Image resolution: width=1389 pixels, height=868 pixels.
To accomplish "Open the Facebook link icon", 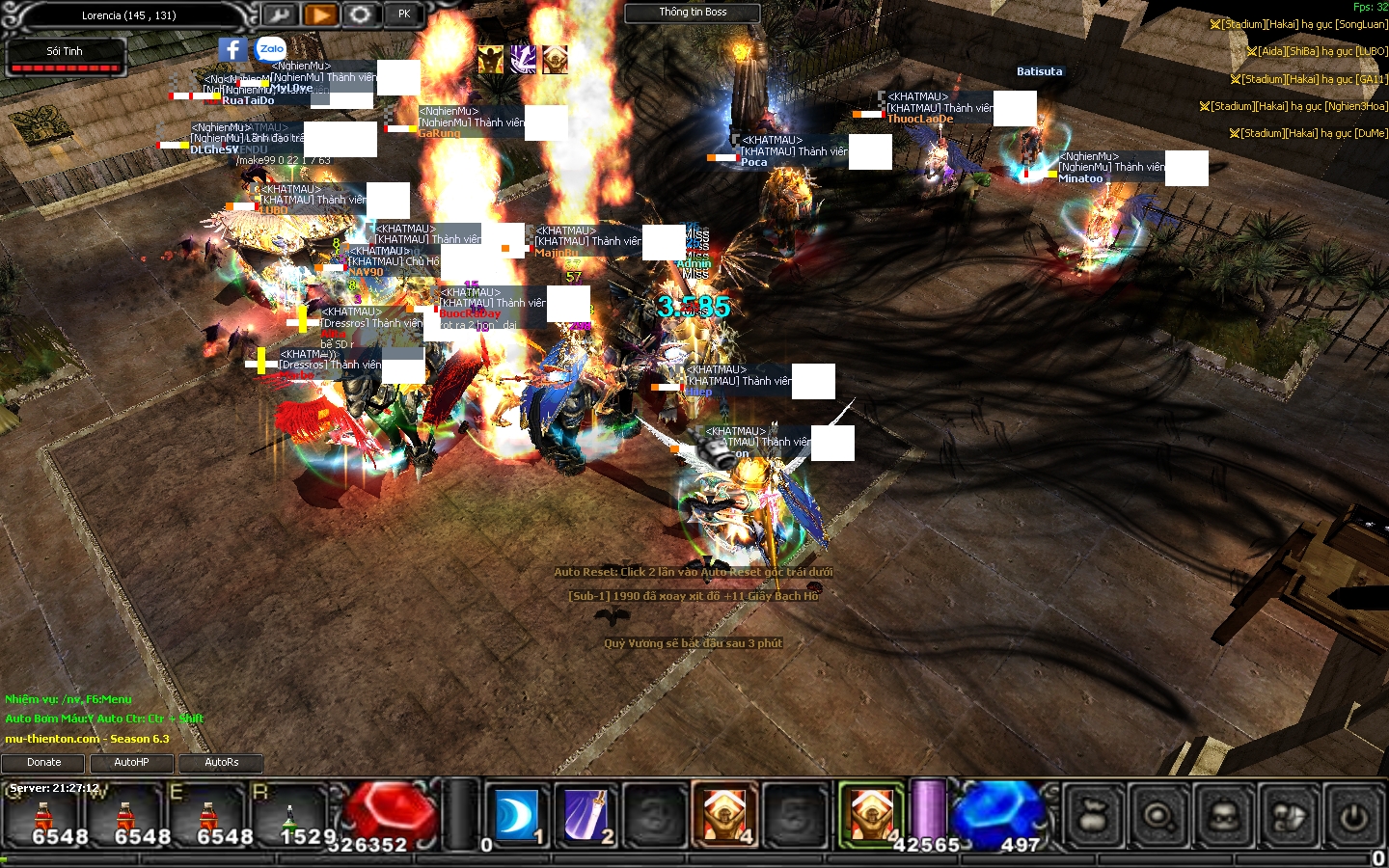I will [232, 49].
